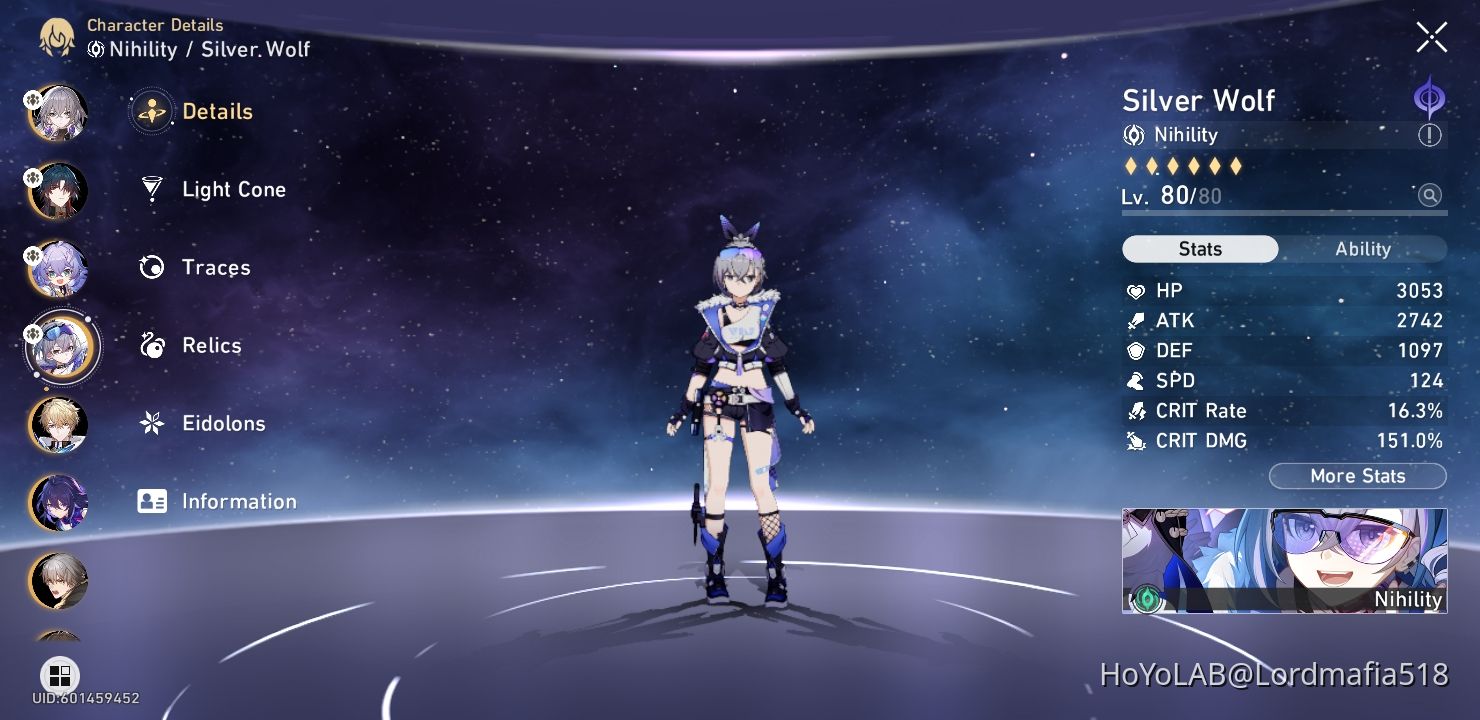The width and height of the screenshot is (1480, 720).
Task: Click the exclamation info icon near Nihility label
Action: pyautogui.click(x=1430, y=135)
